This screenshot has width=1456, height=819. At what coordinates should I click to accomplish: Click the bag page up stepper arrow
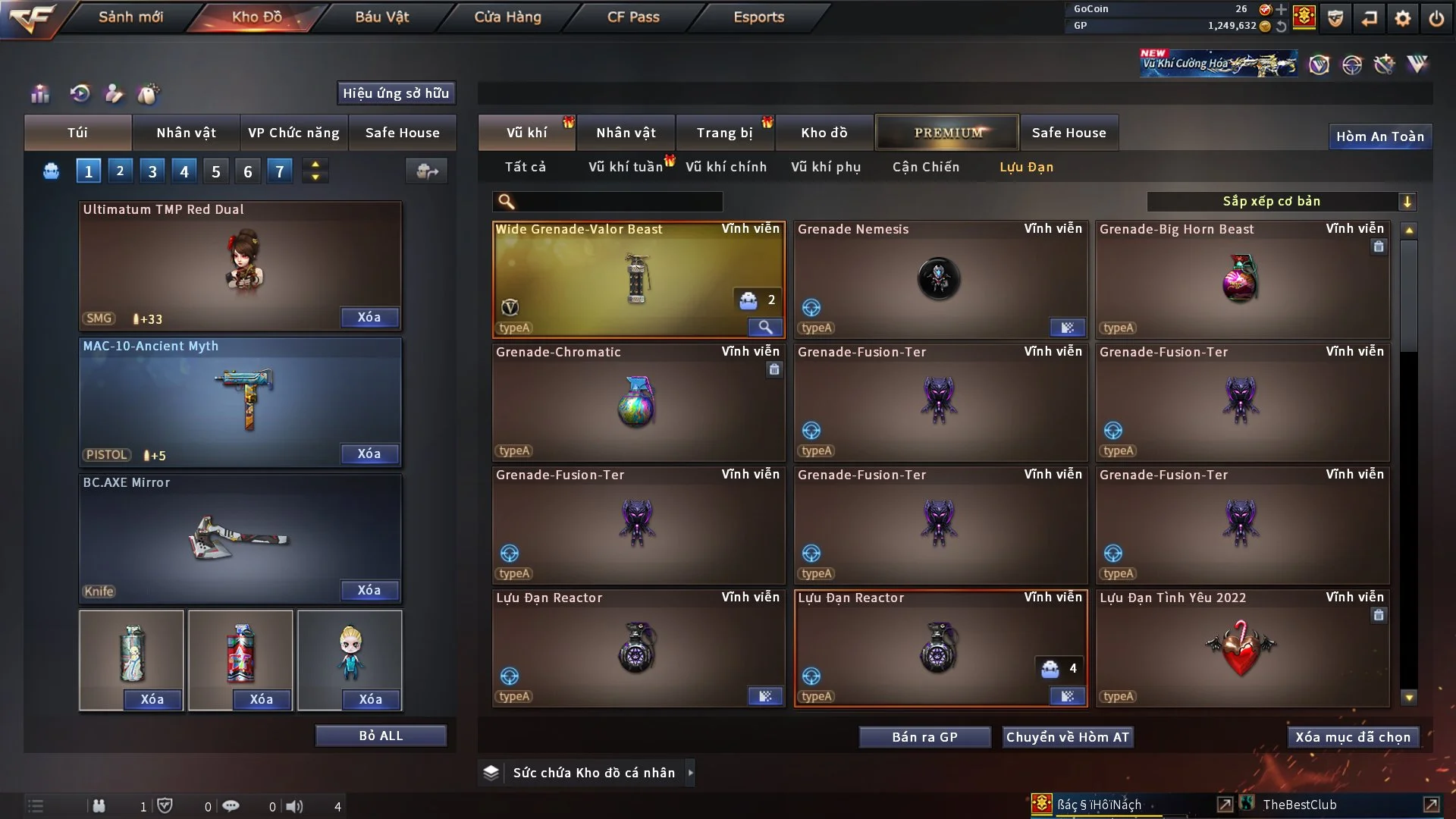[315, 165]
